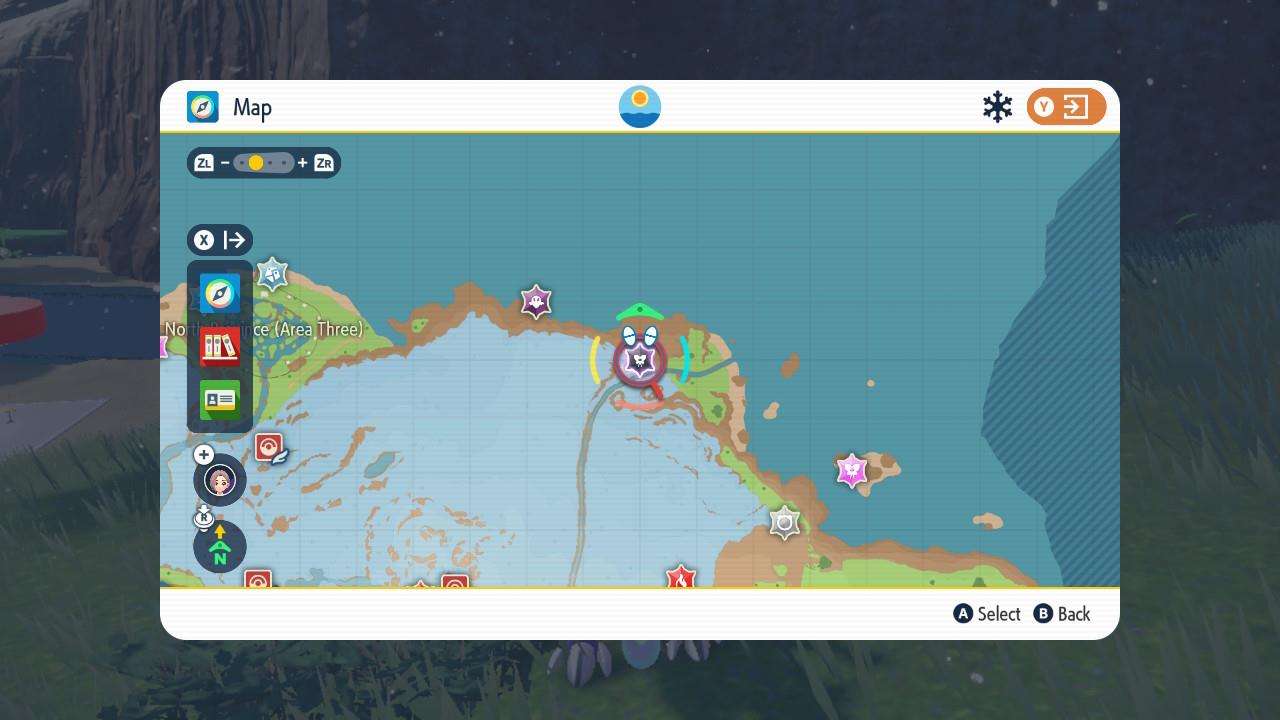The image size is (1280, 720).
Task: Select the Ghost-type Tera Raid marker
Action: (537, 301)
